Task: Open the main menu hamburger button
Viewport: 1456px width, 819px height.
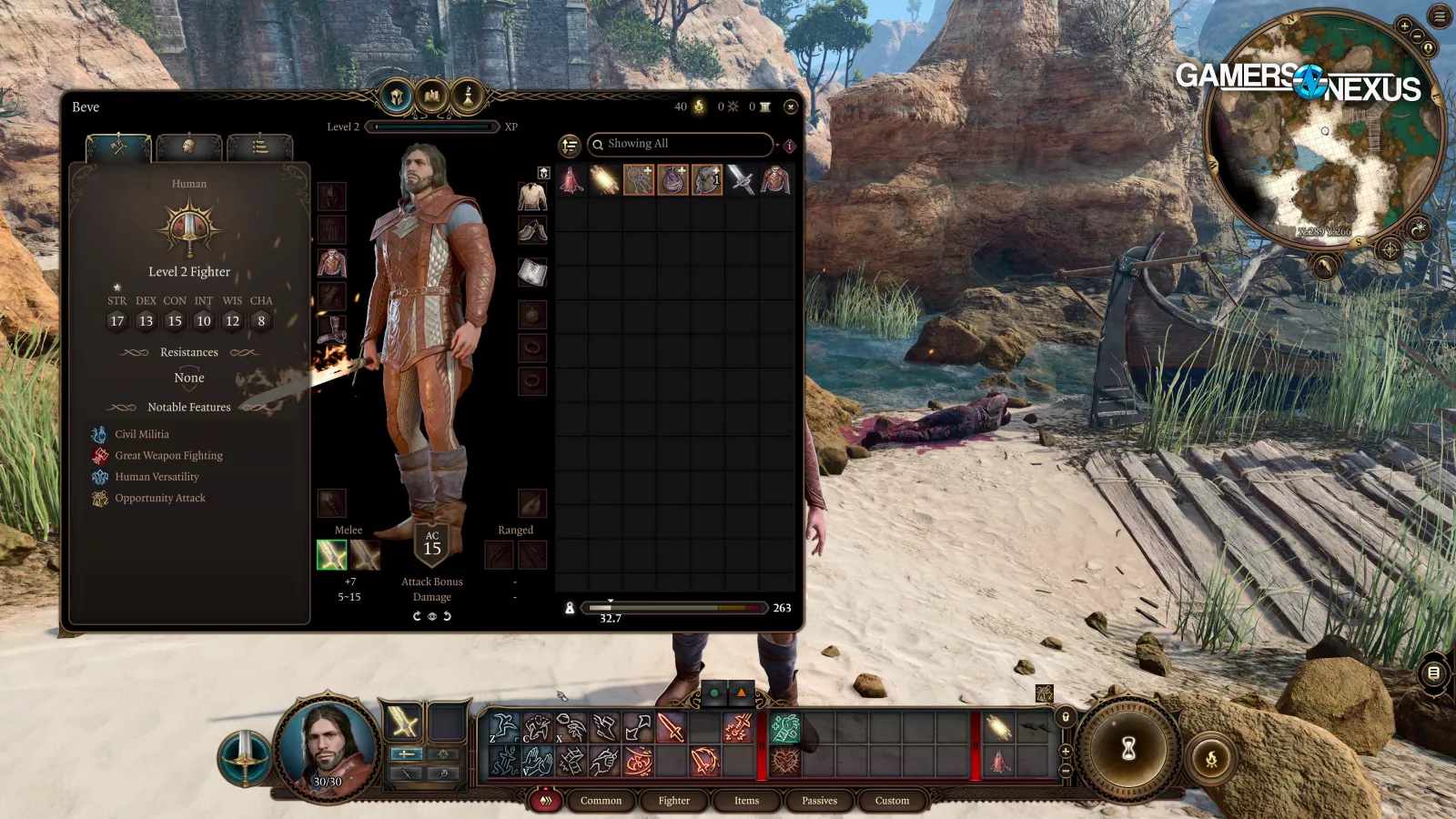Action: [x=1440, y=15]
